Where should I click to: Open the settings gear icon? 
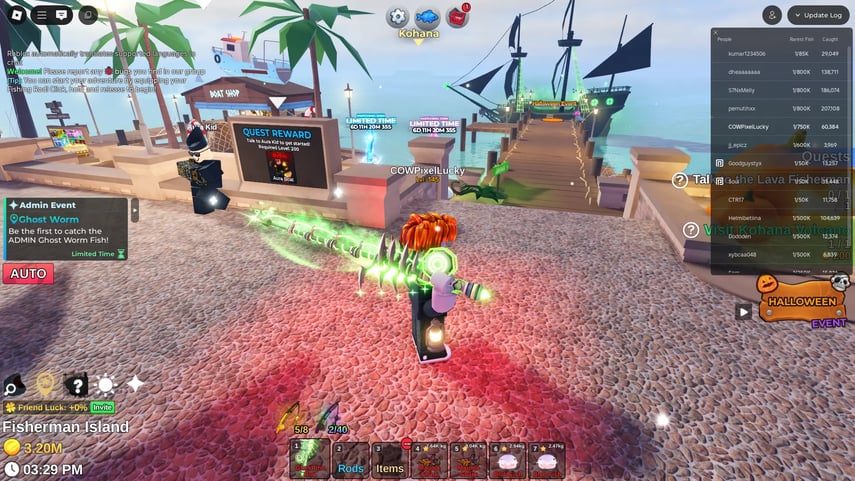click(398, 17)
